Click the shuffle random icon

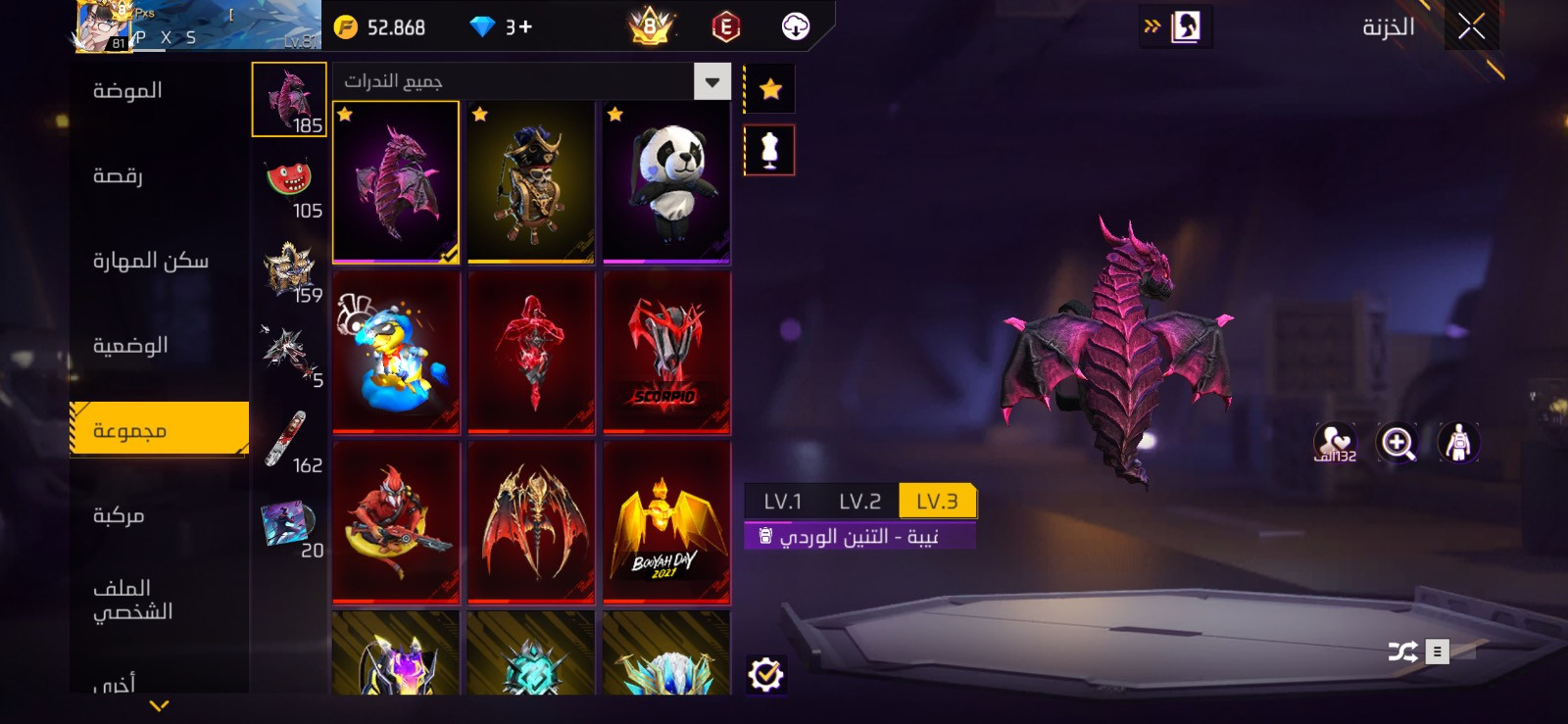(x=1402, y=652)
